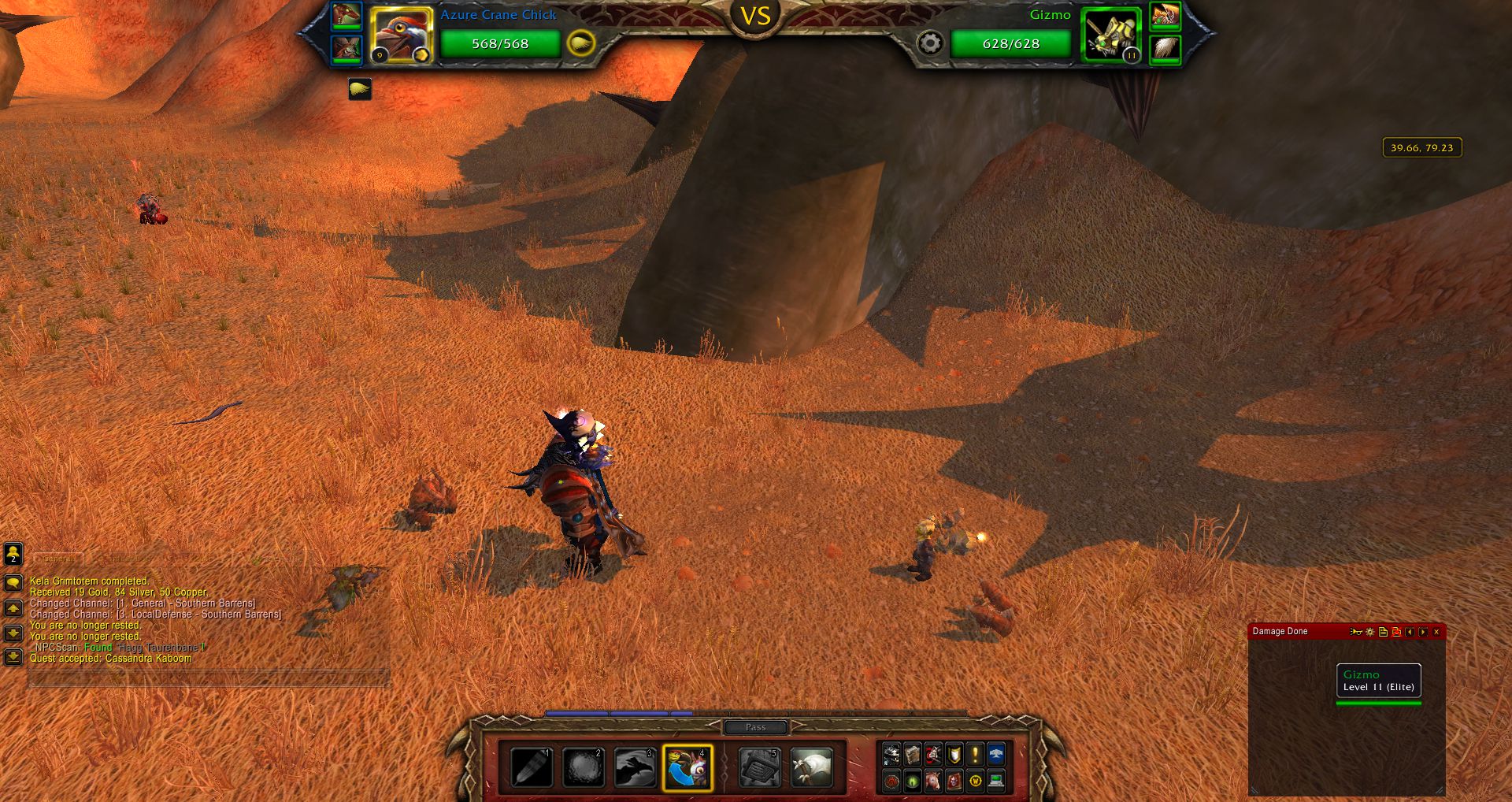Select the flying bird ability in slot 3
This screenshot has width=1512, height=802.
tap(635, 767)
